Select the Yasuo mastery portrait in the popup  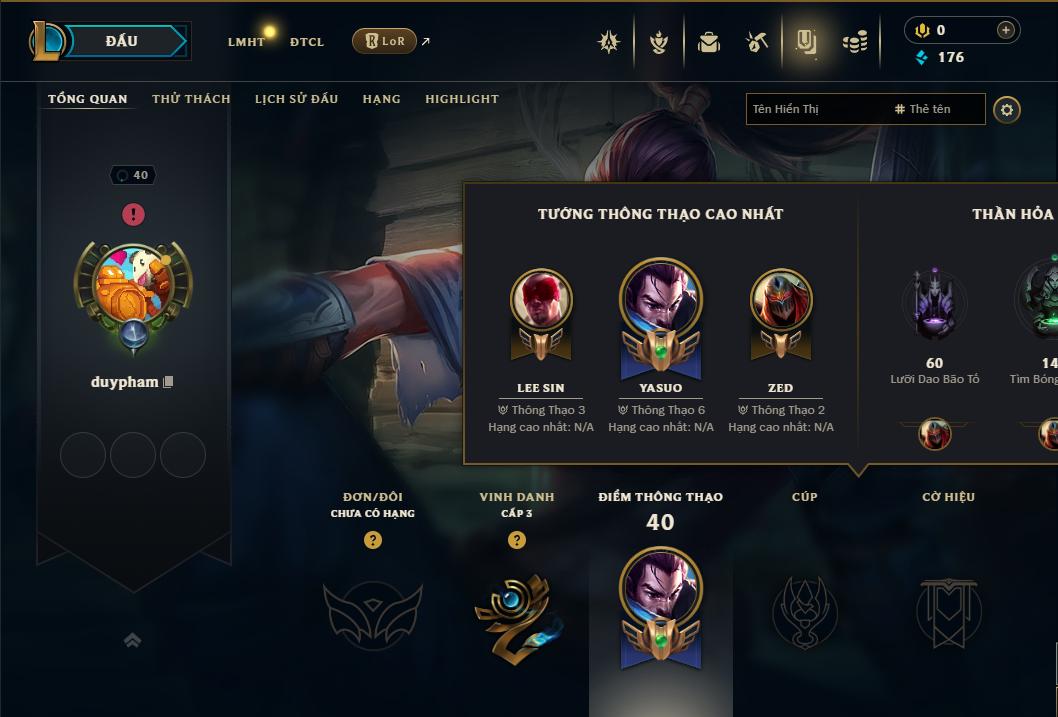pyautogui.click(x=661, y=298)
